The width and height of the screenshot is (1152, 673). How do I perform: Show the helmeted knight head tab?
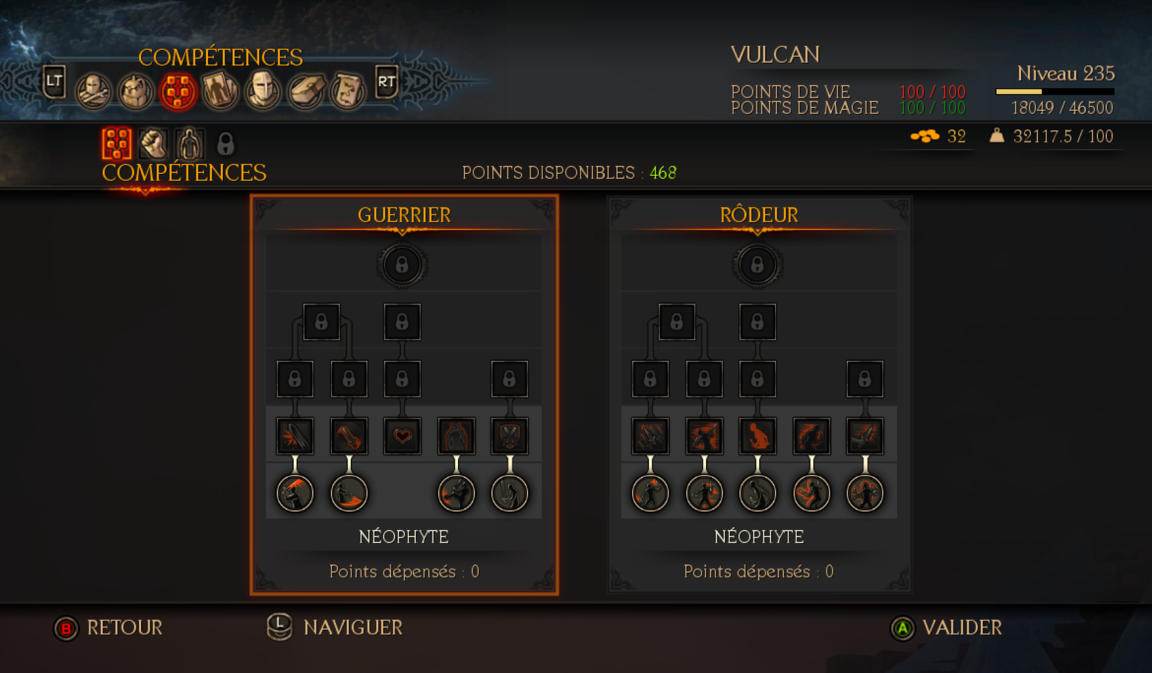pyautogui.click(x=263, y=91)
